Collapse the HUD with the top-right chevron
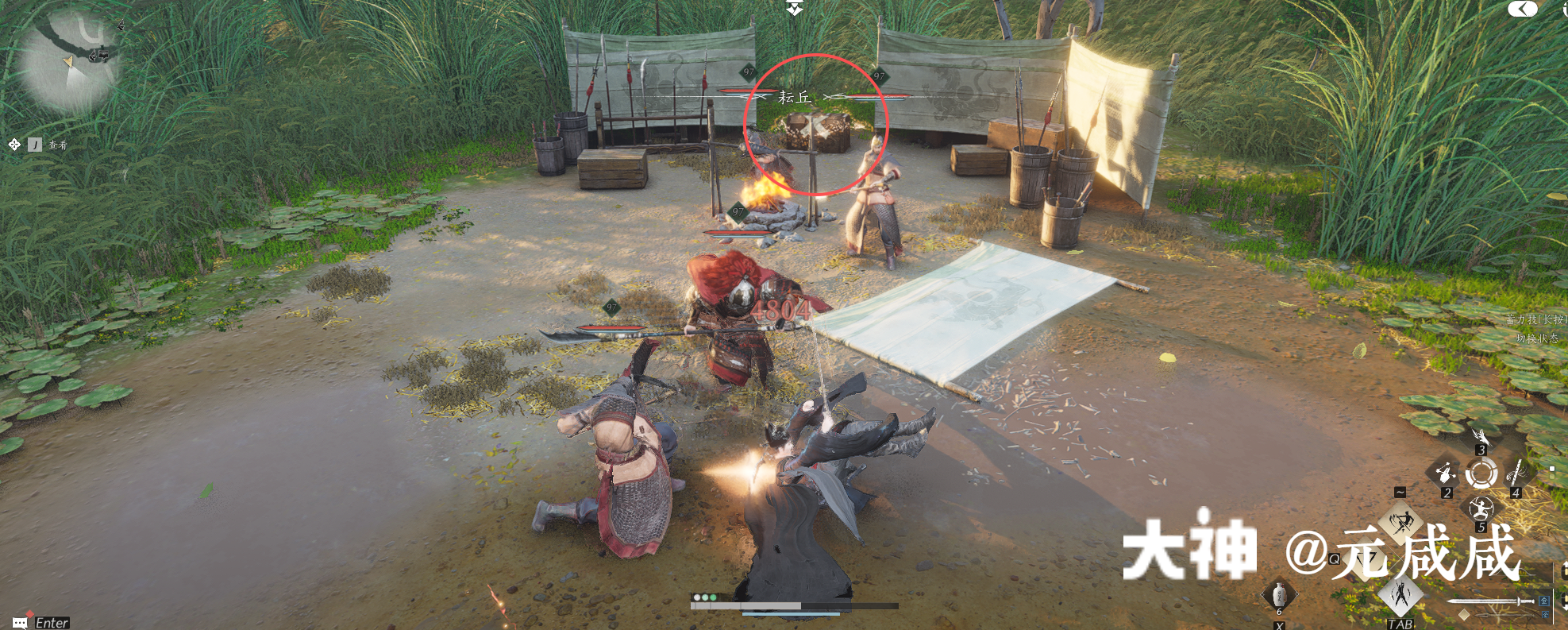 [x=1524, y=9]
